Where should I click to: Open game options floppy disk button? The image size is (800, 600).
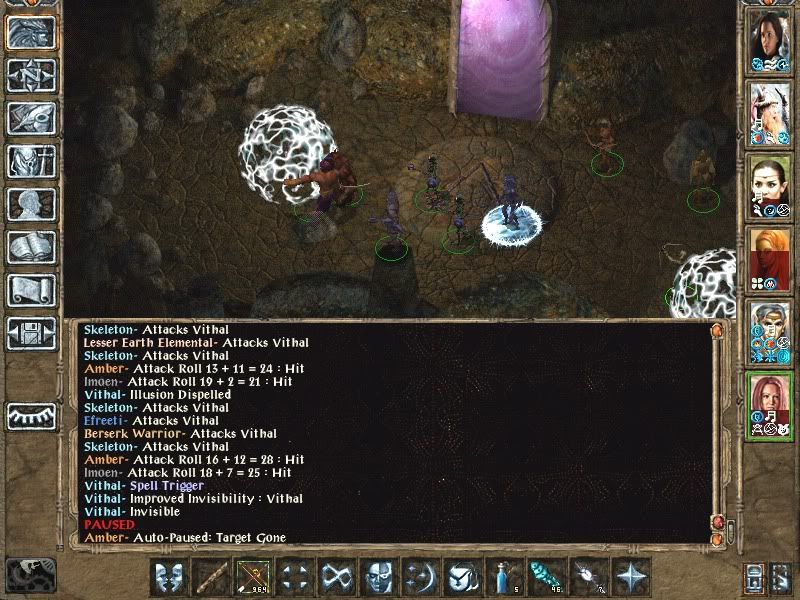31,332
